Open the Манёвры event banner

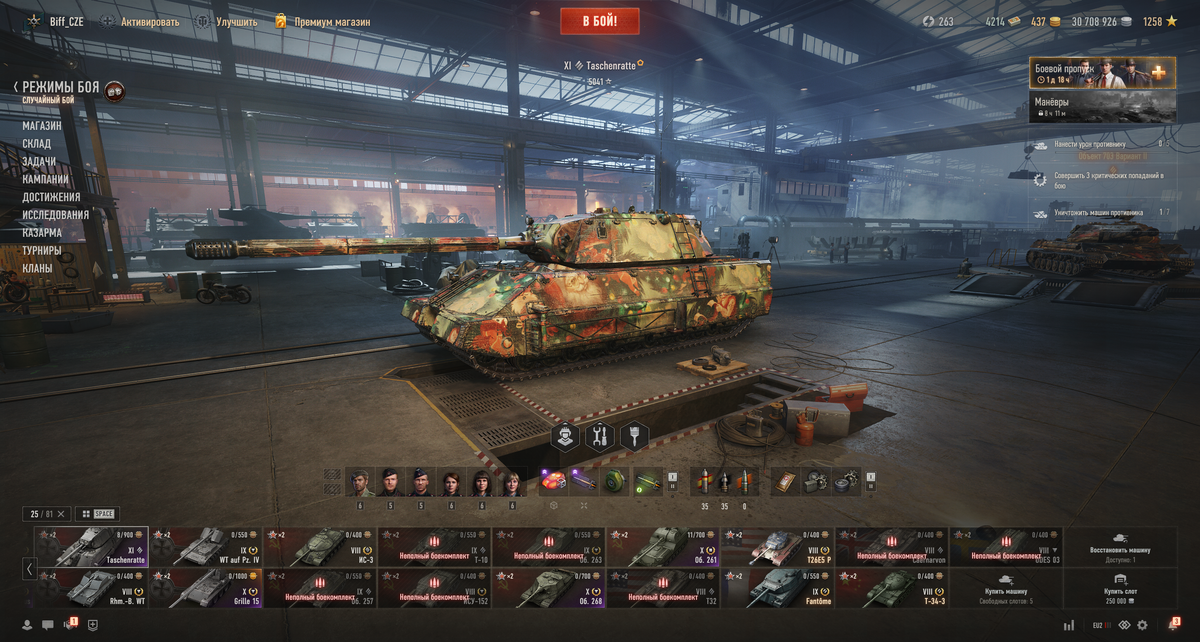tap(1102, 107)
